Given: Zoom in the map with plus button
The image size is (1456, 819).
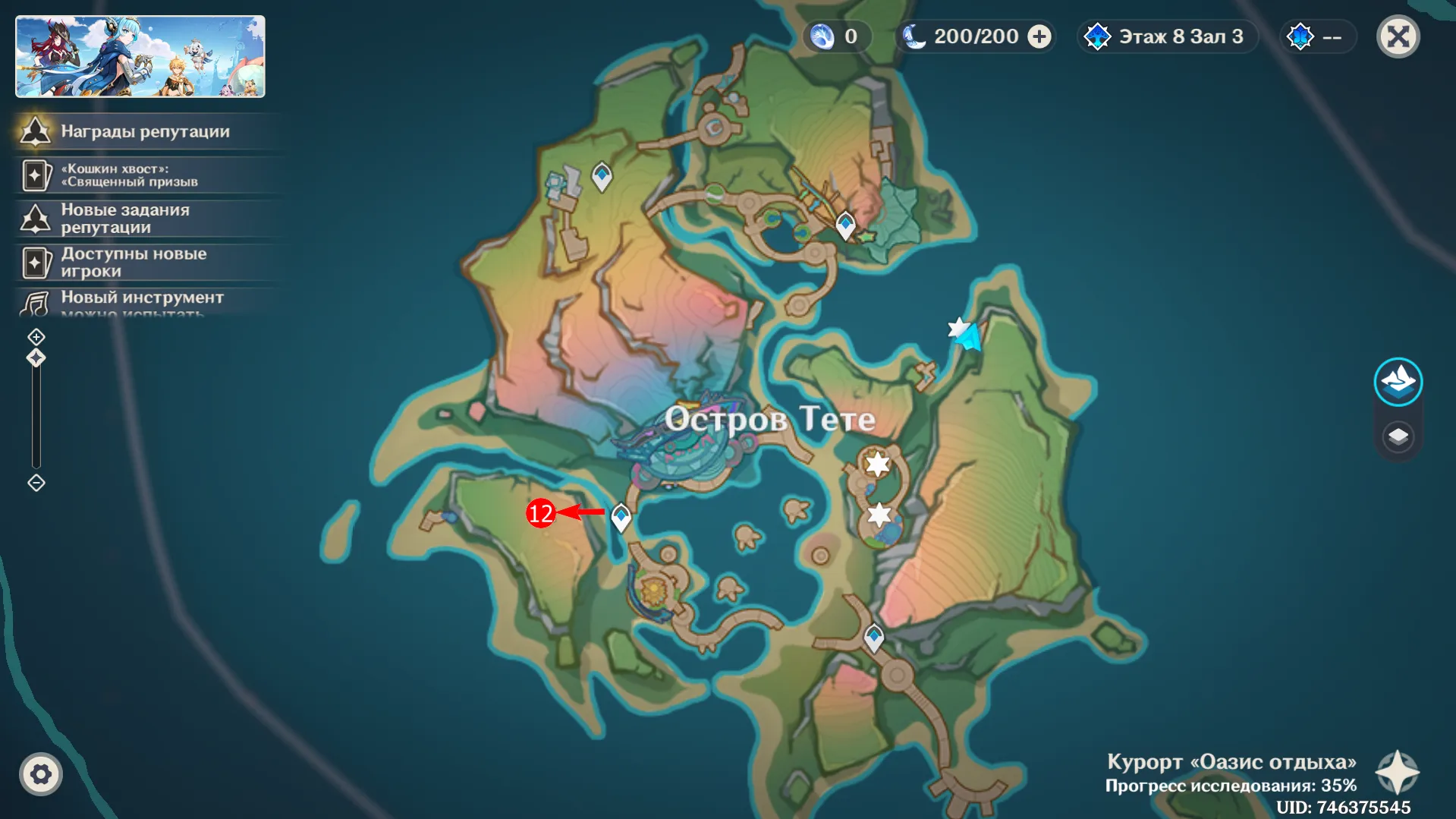Looking at the screenshot, I should coord(36,336).
